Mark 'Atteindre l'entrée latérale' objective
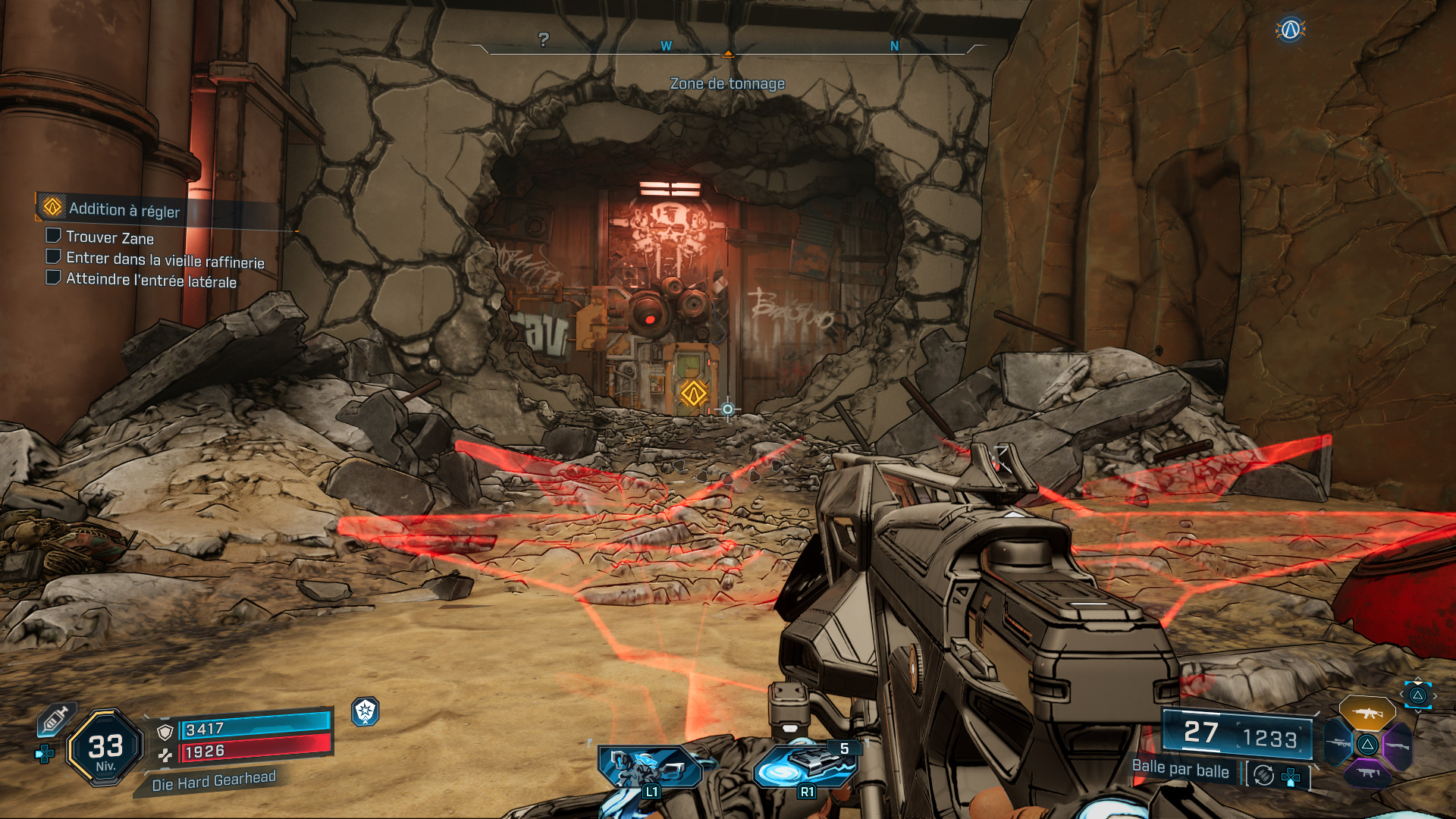 [54, 278]
